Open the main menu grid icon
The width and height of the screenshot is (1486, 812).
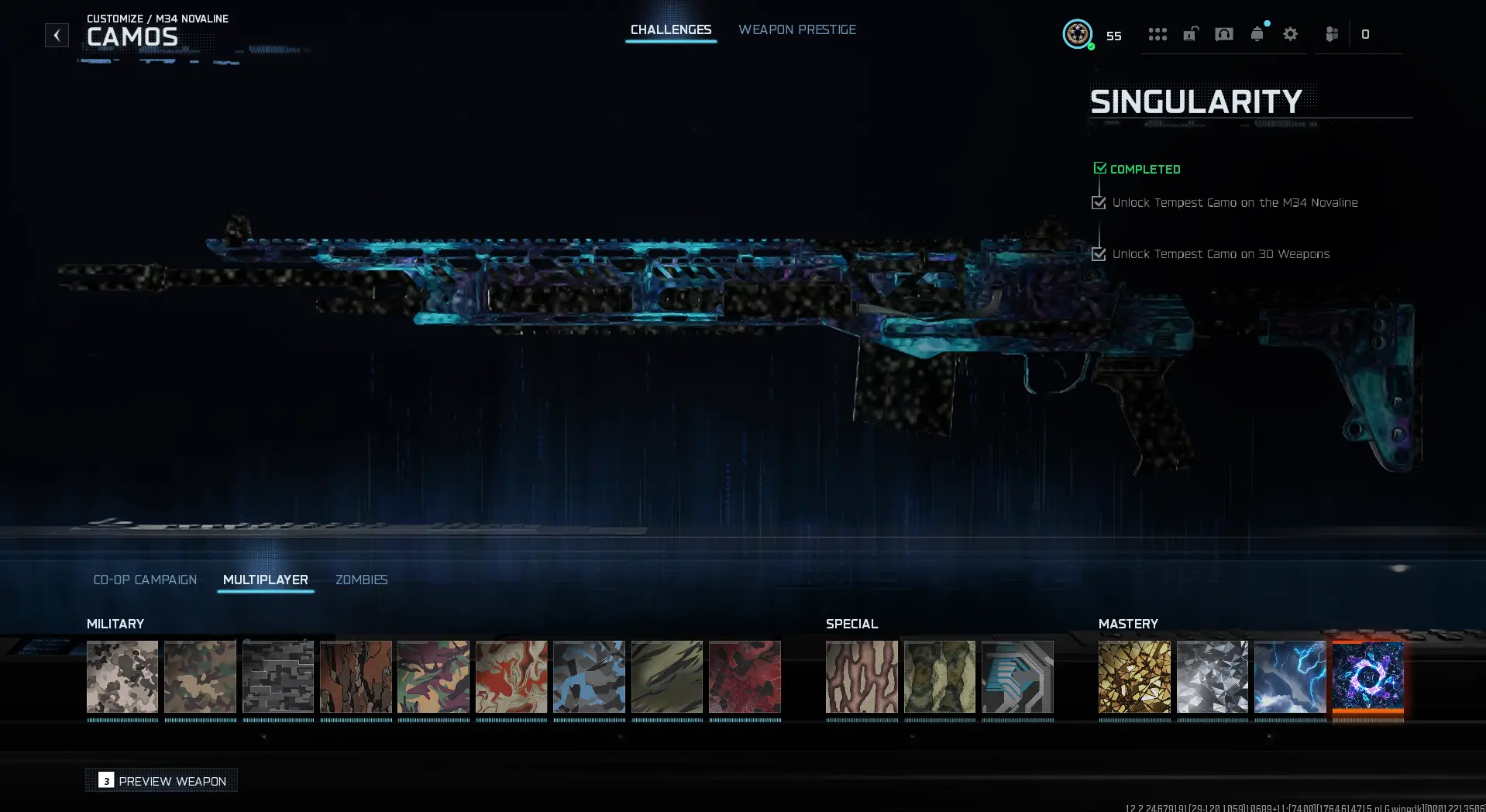point(1157,34)
